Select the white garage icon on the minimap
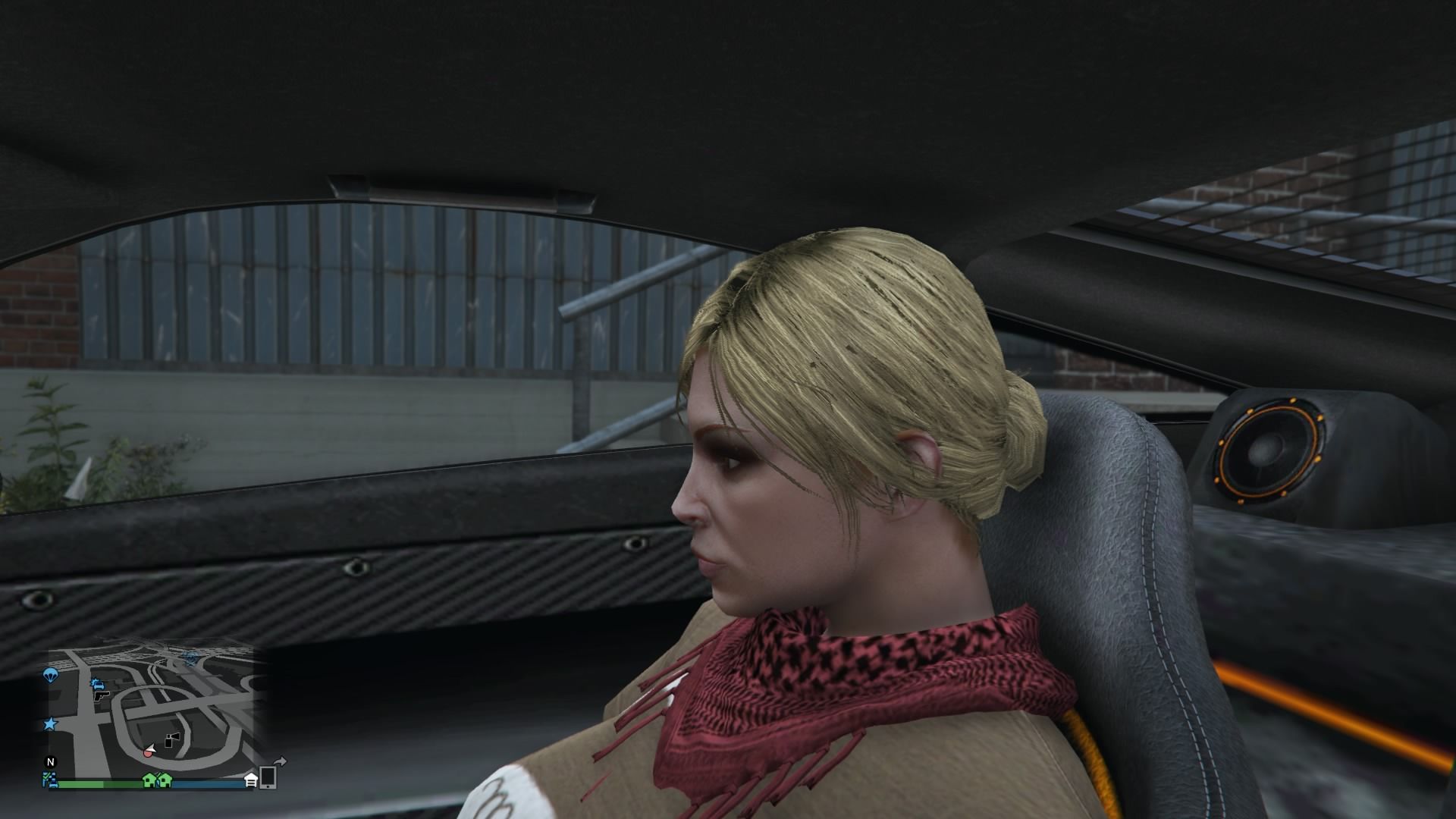The width and height of the screenshot is (1456, 819). 250,780
